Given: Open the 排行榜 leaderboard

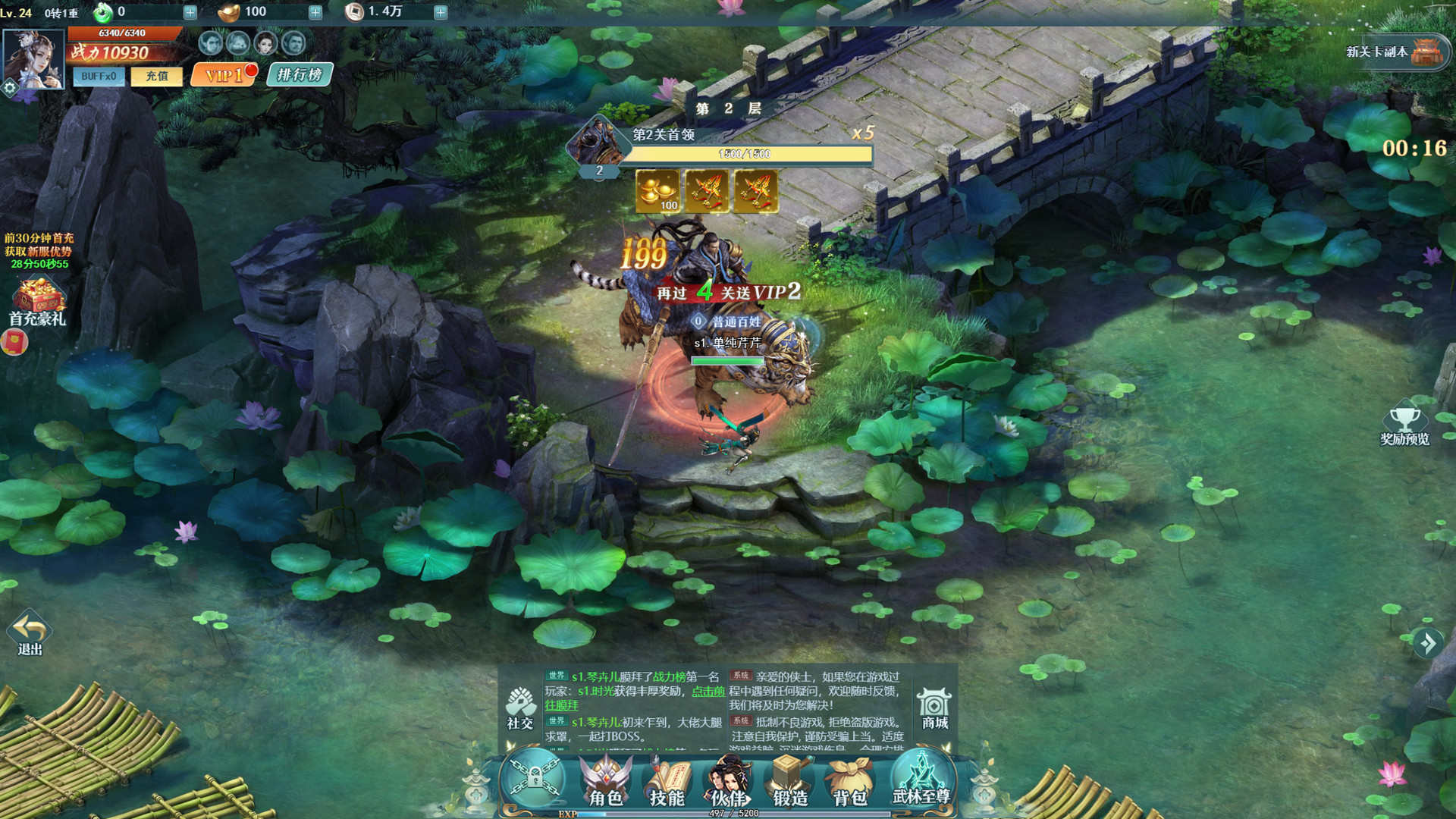Looking at the screenshot, I should coord(300,74).
